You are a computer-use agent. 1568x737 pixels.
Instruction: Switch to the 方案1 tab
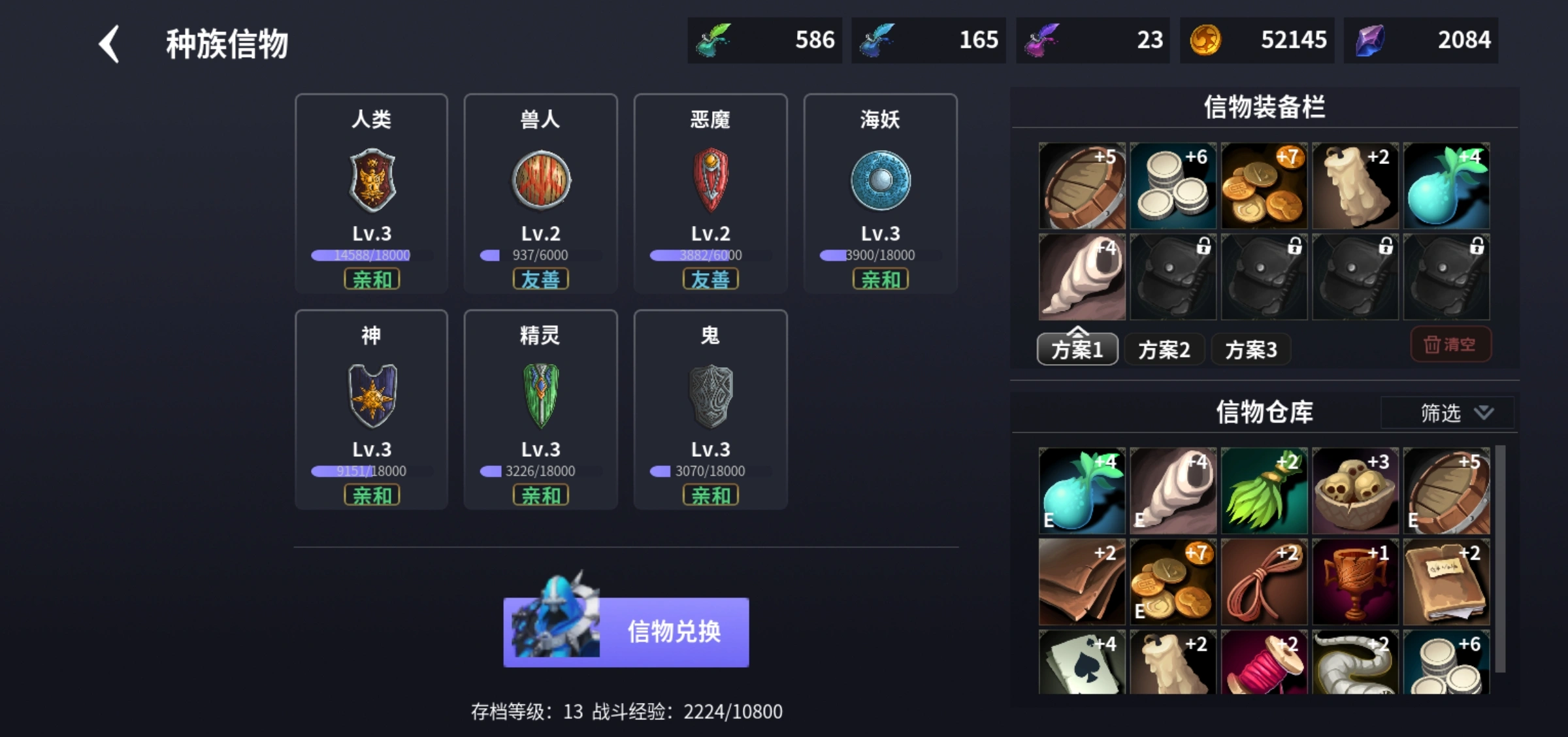coord(1077,350)
